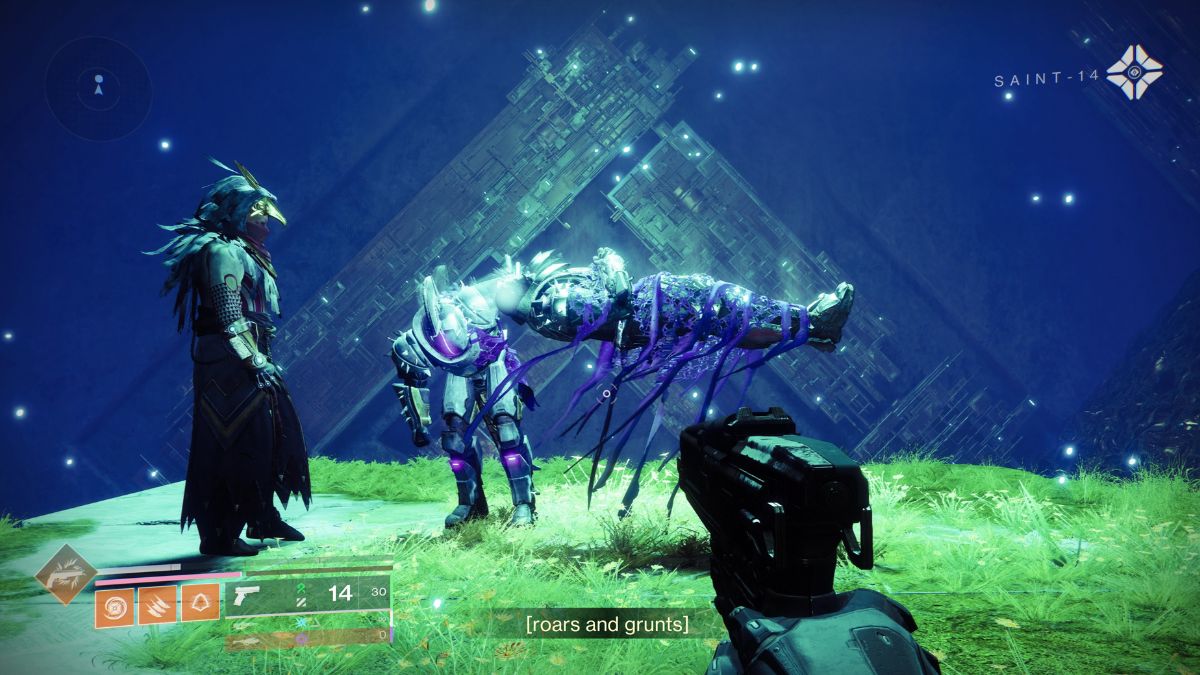
Task: Activate the swirling grenade ability icon
Action: click(114, 606)
